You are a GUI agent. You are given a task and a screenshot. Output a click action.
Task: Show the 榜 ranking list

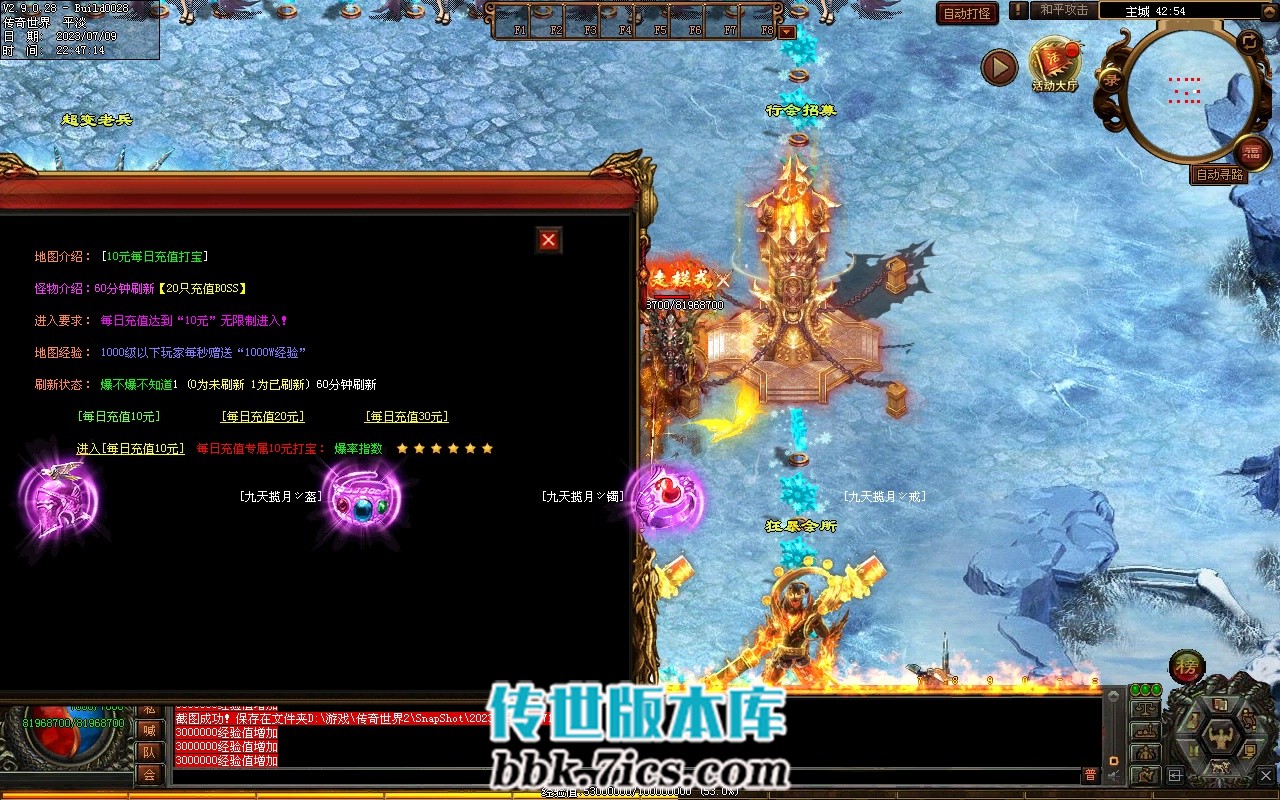coord(1186,667)
